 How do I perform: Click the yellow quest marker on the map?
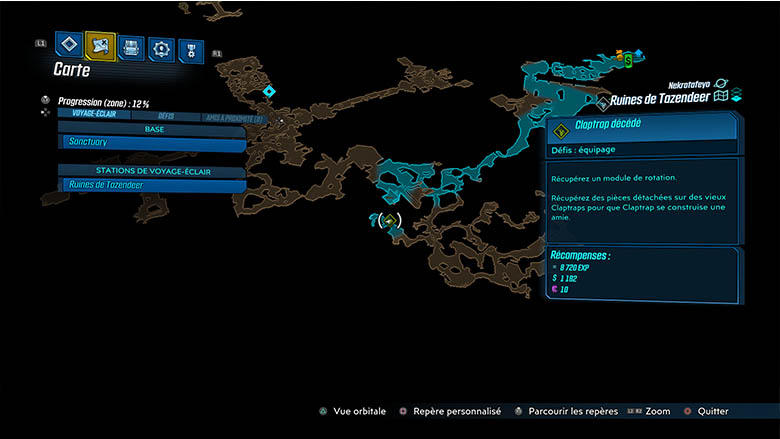click(390, 220)
